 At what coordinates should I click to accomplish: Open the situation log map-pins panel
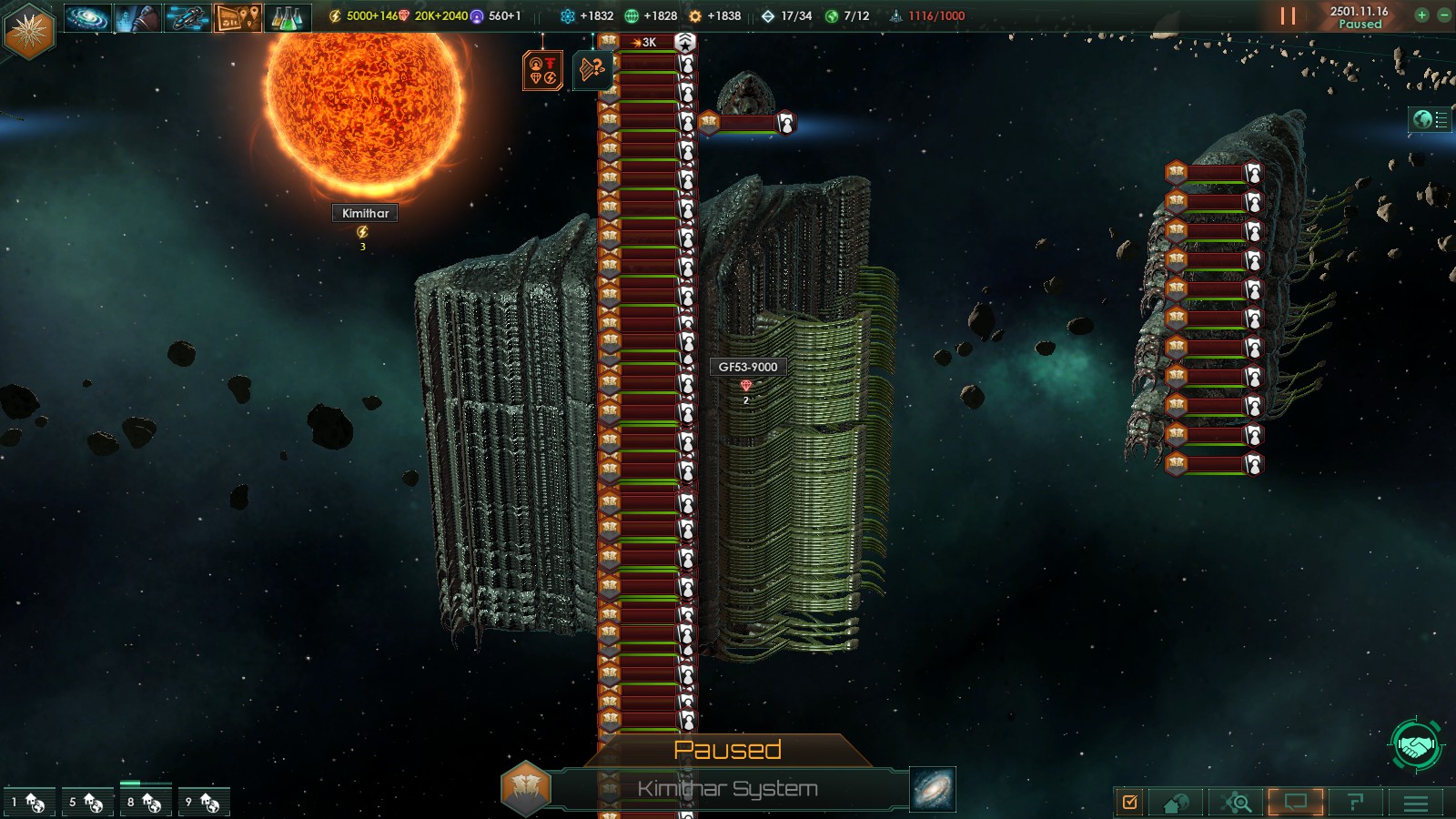coord(238,17)
